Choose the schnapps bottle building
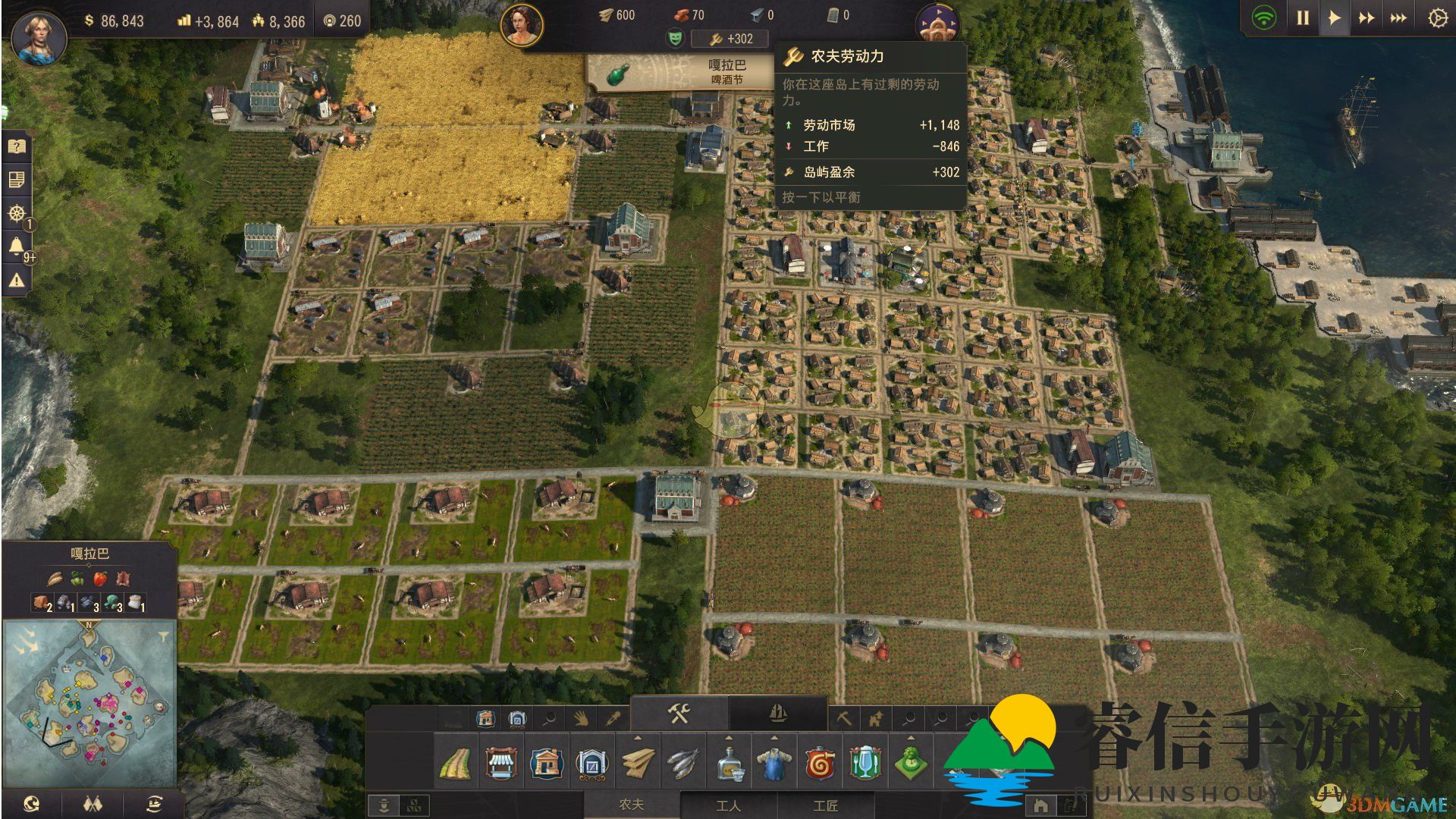1456x819 pixels. point(729,763)
